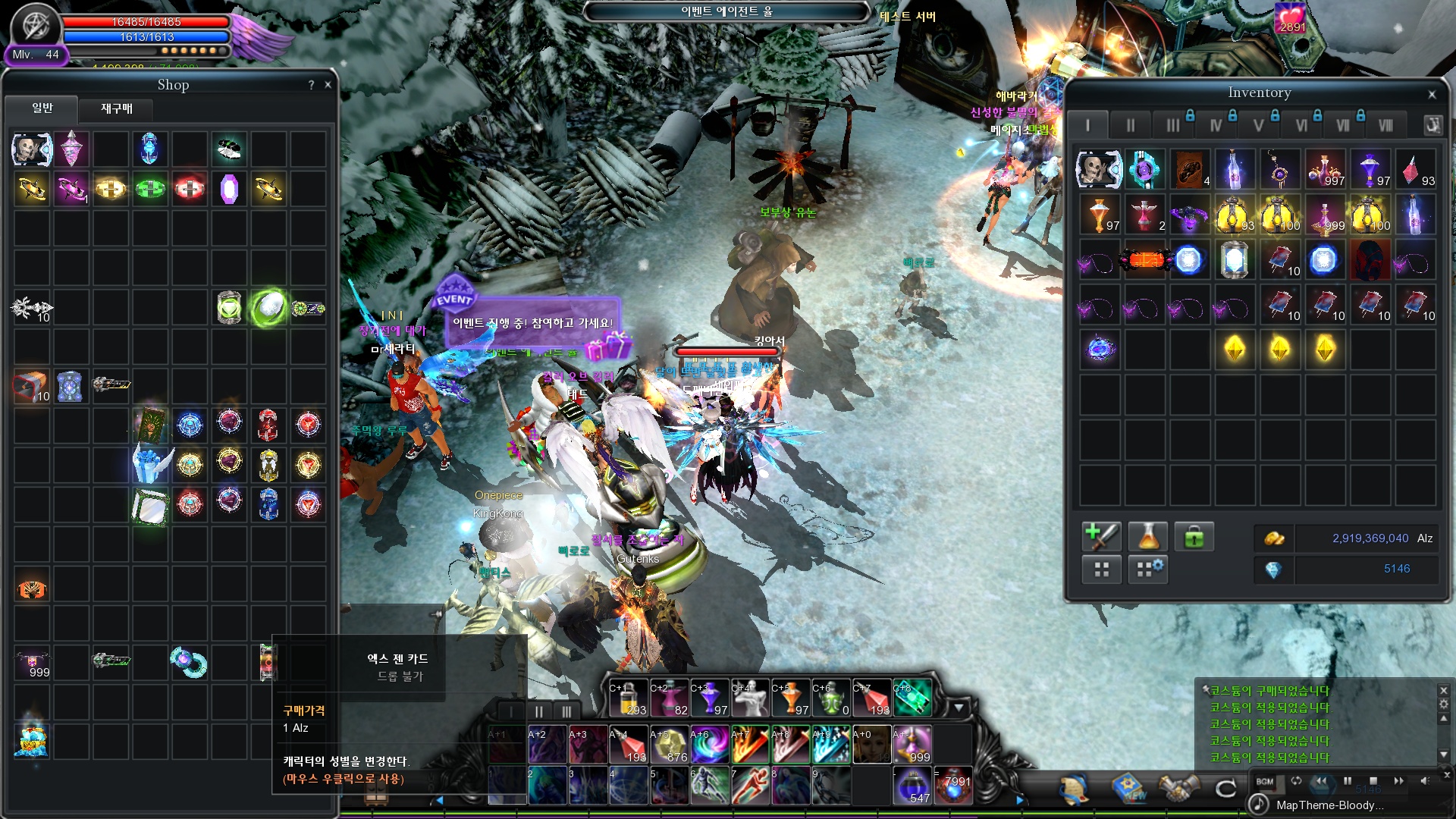Image resolution: width=1456 pixels, height=819 pixels.
Task: Open the sword with green plus button
Action: coord(1101,537)
